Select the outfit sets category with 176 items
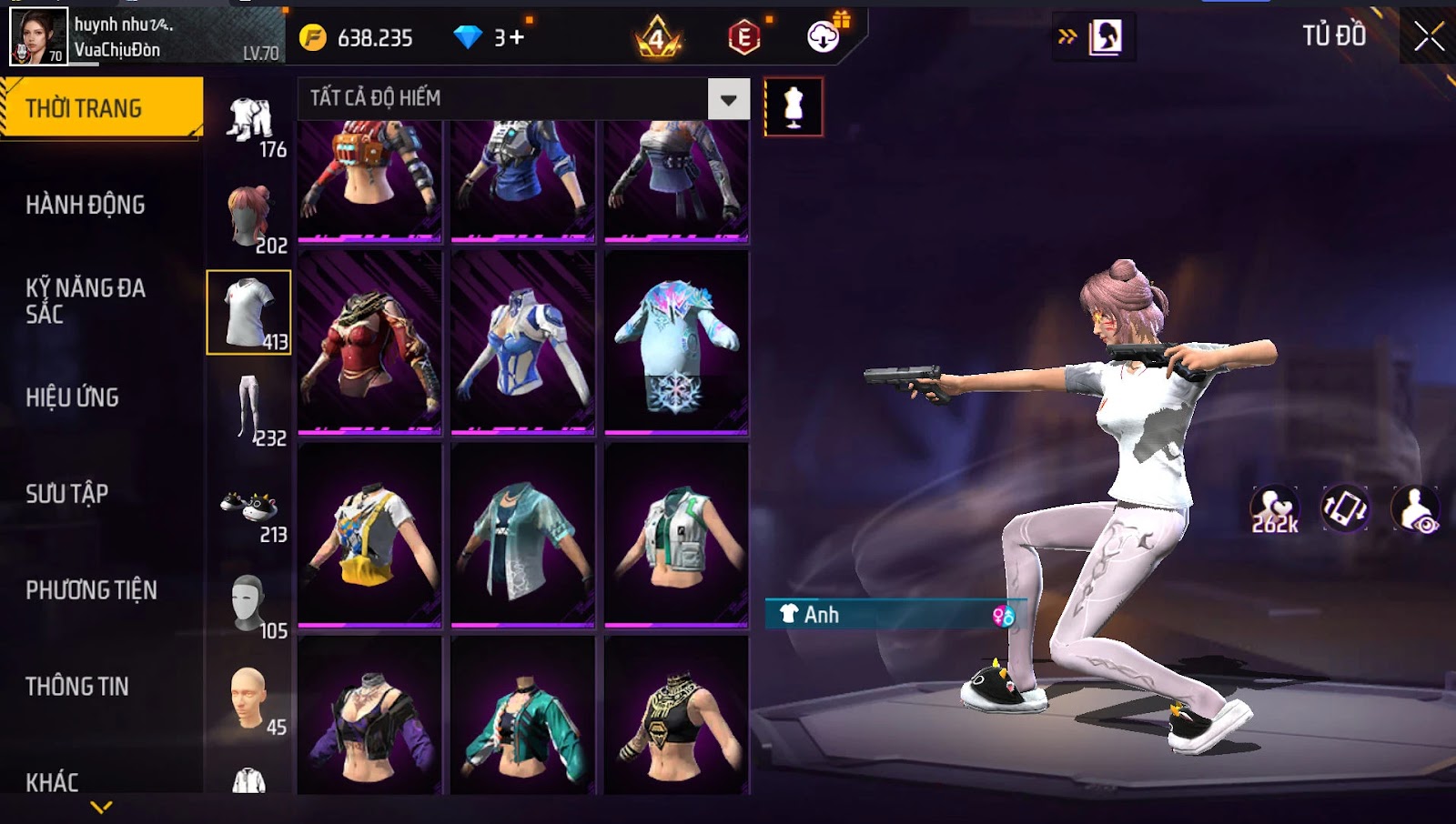Image resolution: width=1456 pixels, height=824 pixels. 250,123
